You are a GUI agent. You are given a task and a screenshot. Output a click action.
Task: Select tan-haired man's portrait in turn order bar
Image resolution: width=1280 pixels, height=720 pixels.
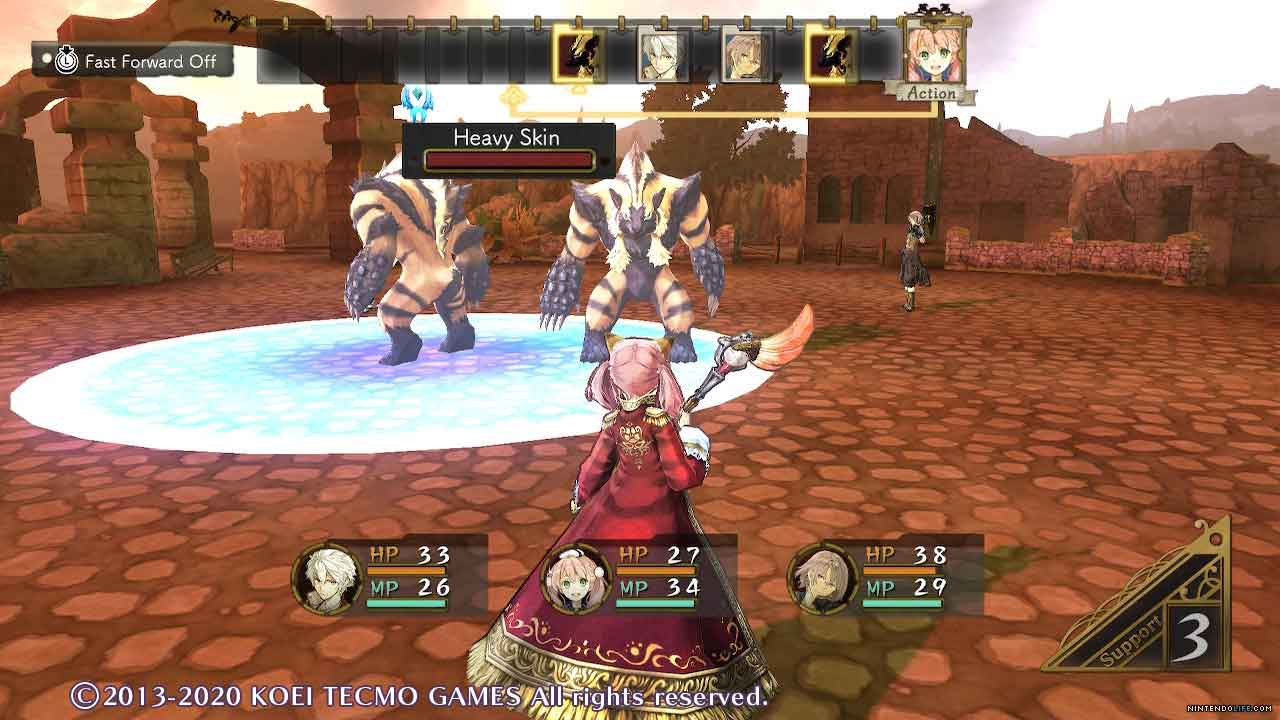(x=747, y=56)
